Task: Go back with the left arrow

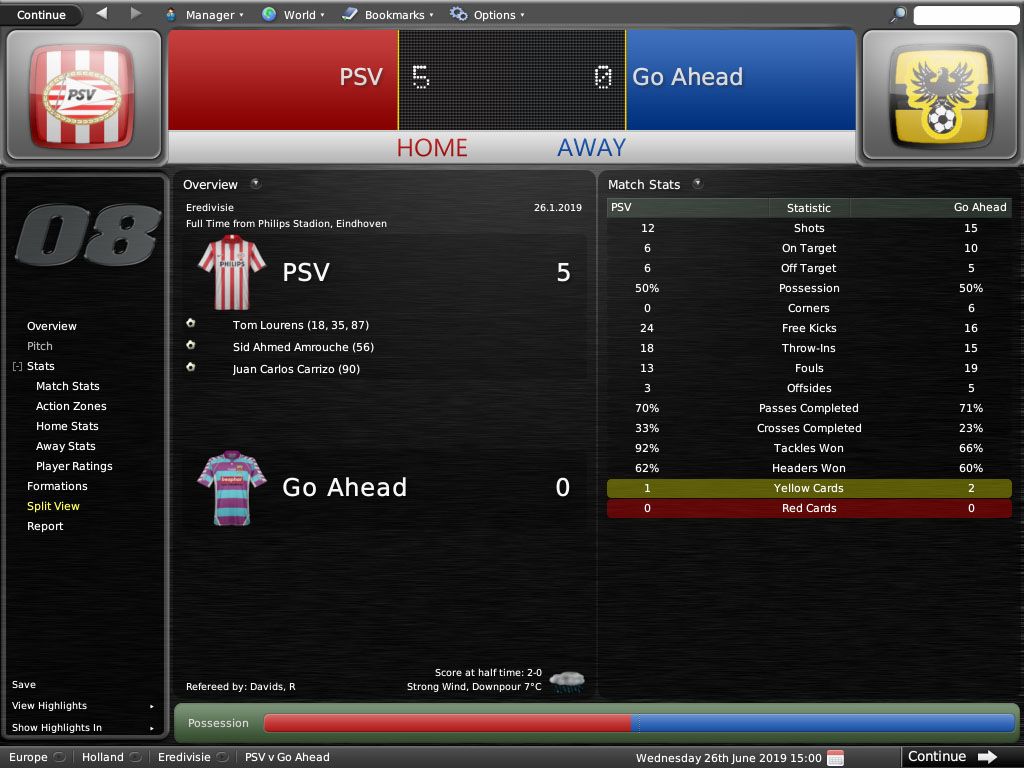Action: pyautogui.click(x=102, y=14)
